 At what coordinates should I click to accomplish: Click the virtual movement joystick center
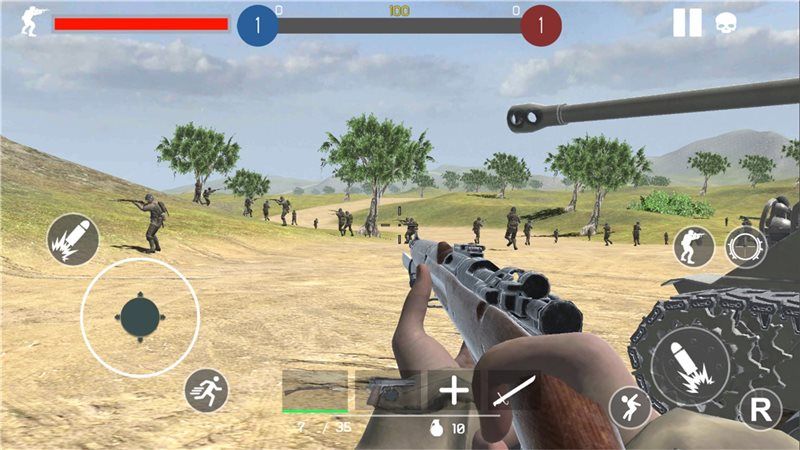tap(139, 317)
